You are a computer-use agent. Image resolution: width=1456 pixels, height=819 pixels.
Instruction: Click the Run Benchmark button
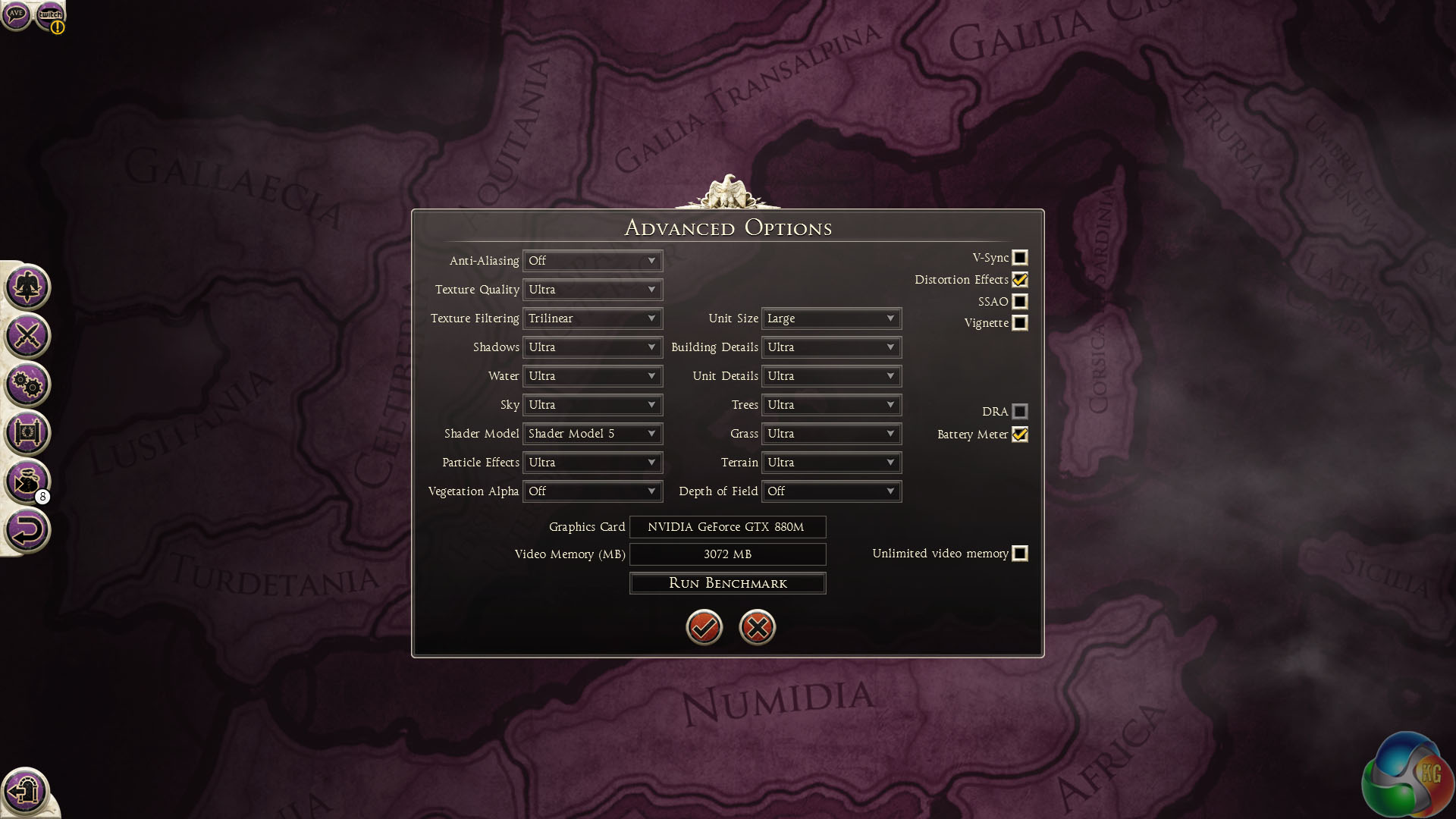pos(727,583)
